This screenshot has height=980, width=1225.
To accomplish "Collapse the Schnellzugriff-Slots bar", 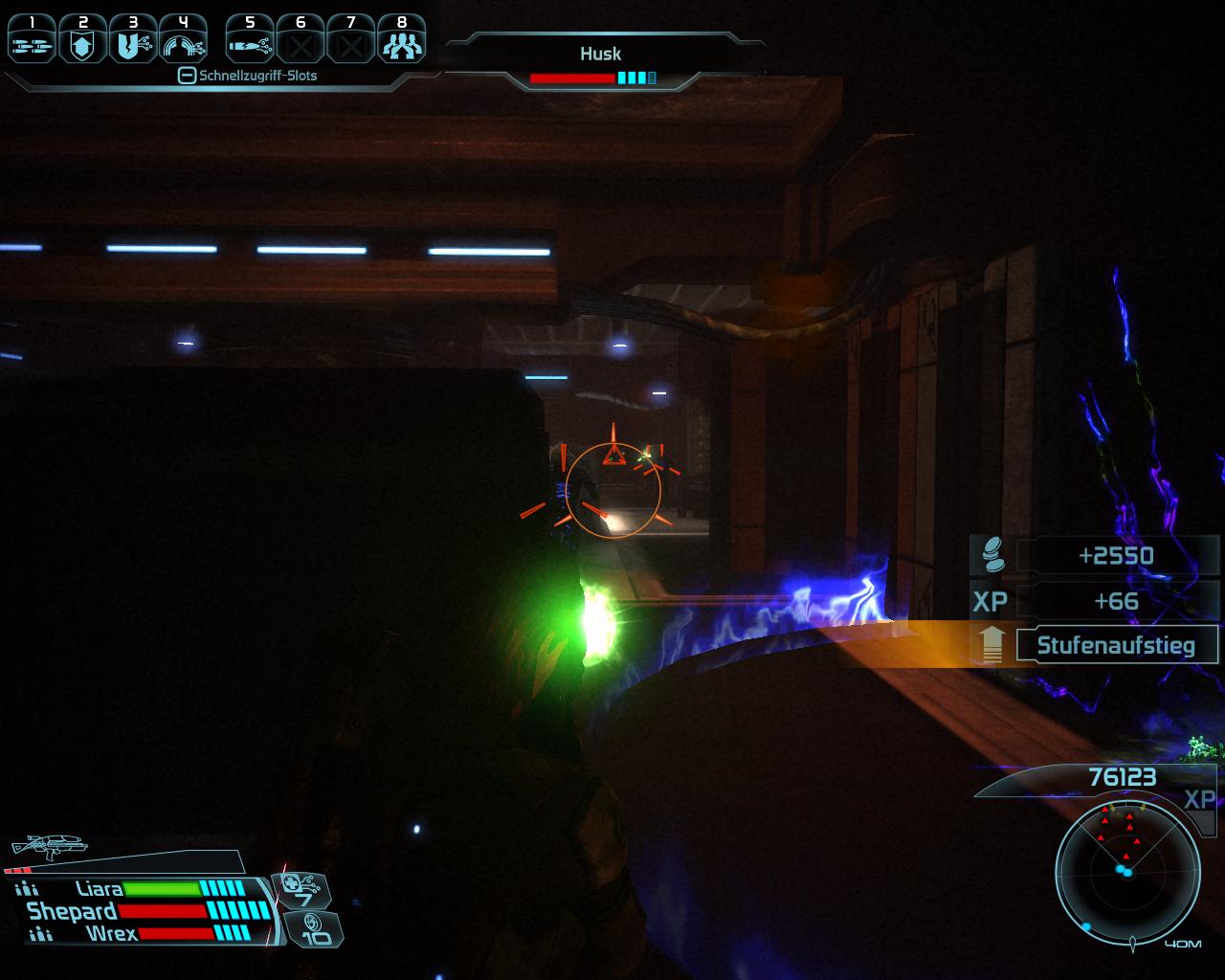I will pos(188,76).
